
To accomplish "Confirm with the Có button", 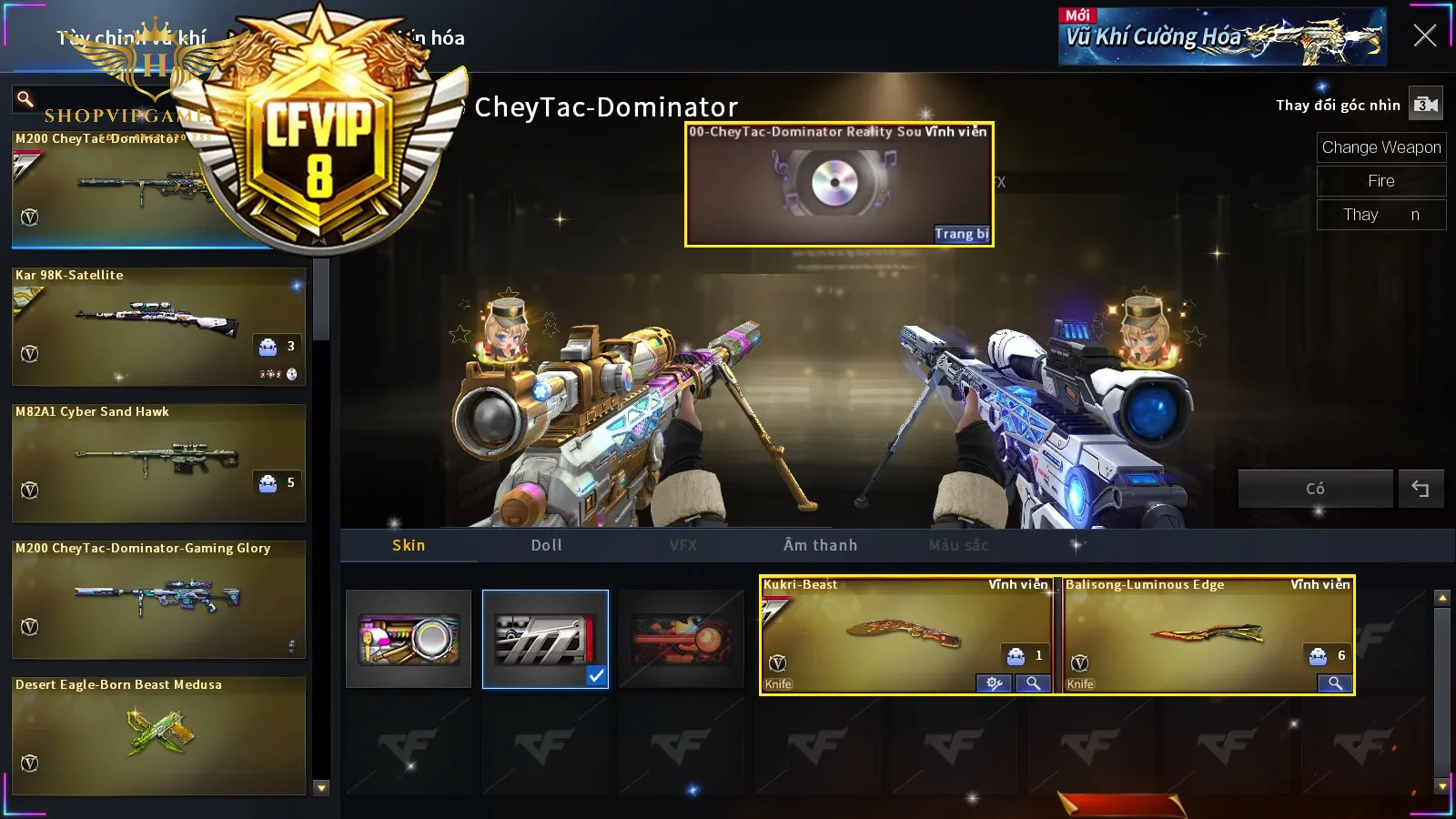I will [x=1315, y=489].
